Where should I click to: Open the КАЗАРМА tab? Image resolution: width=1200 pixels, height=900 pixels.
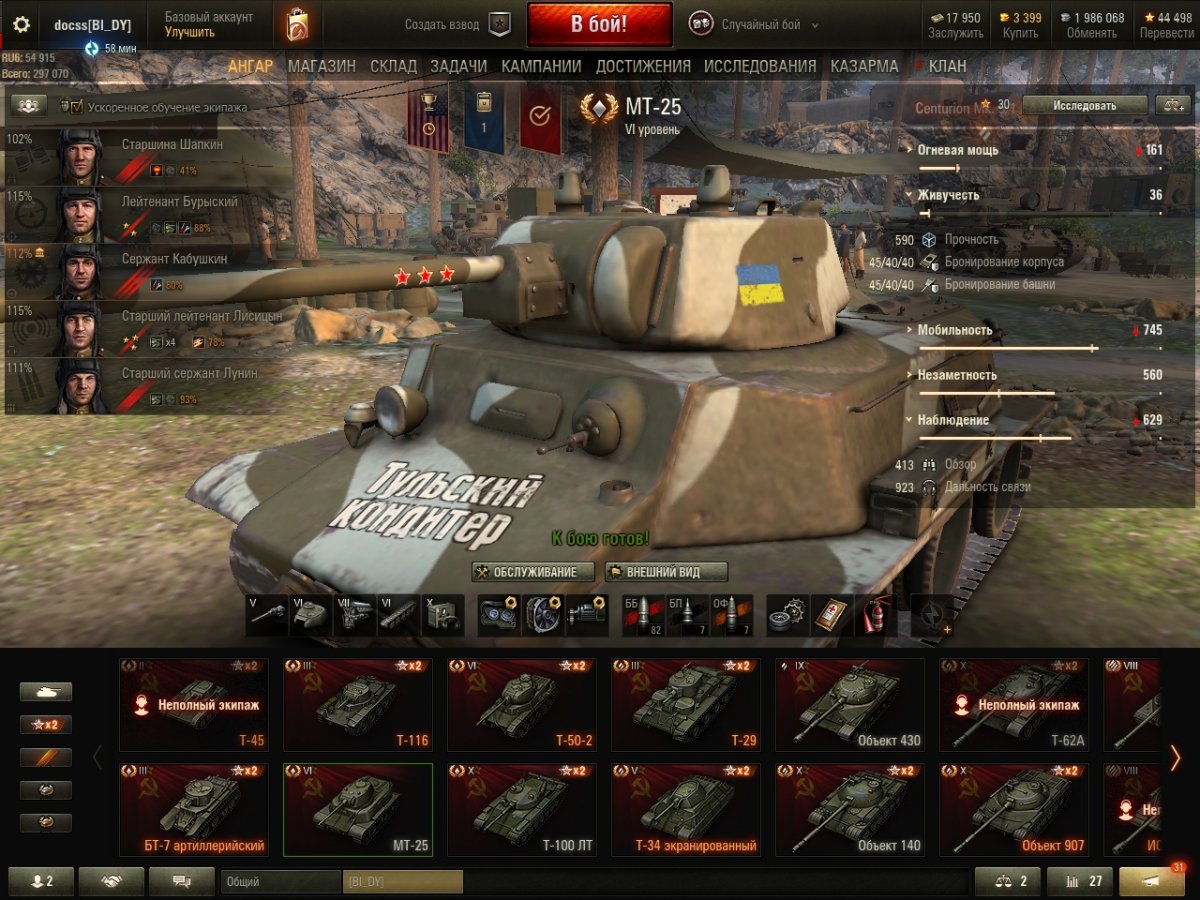(864, 66)
